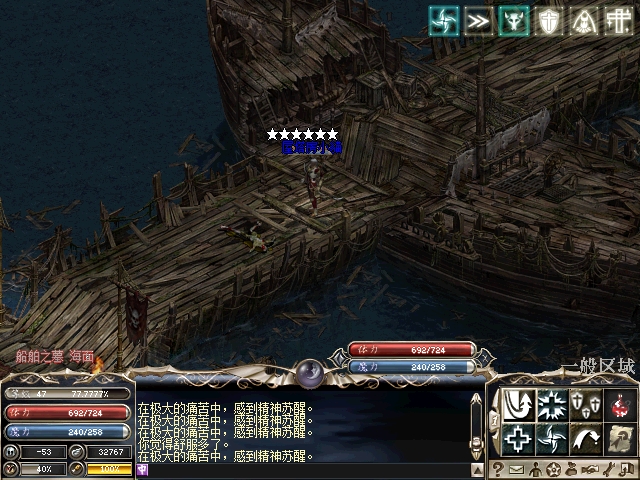This screenshot has height=480, width=640.
Task: Activate the arcing white arrow skill
Action: pos(585,438)
